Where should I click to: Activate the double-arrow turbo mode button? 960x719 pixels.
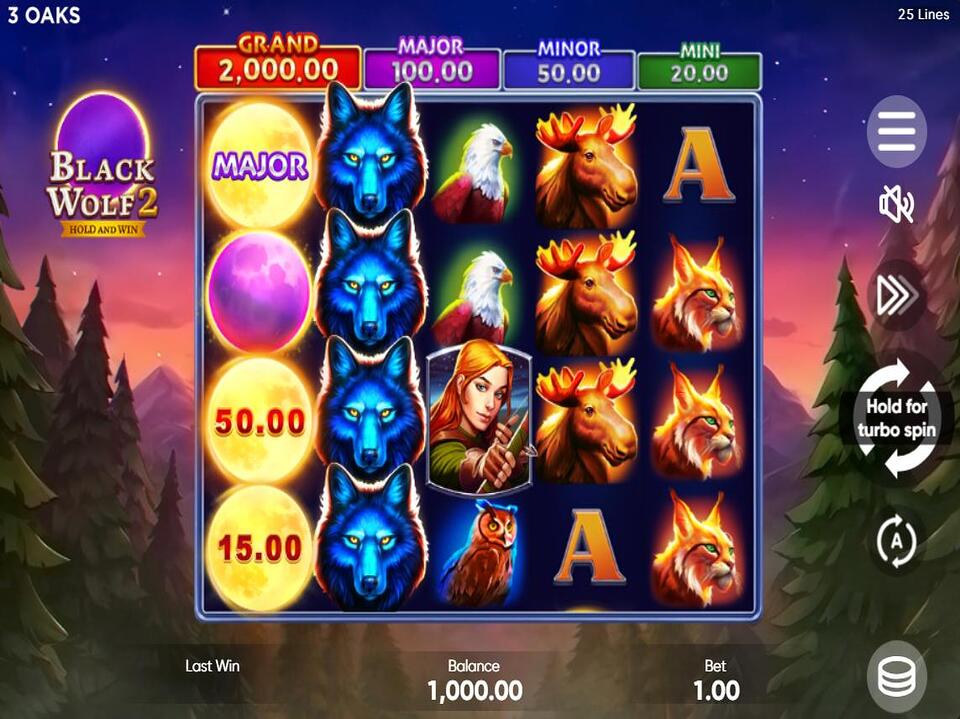click(896, 295)
